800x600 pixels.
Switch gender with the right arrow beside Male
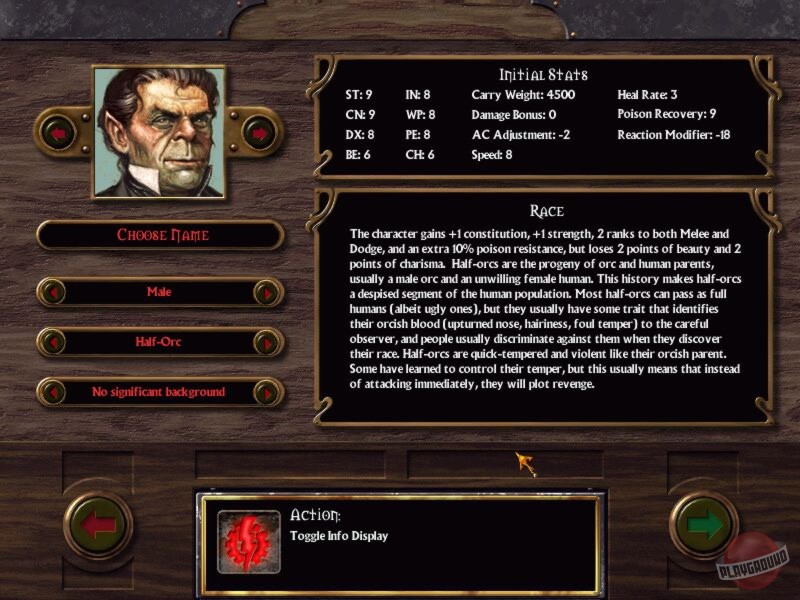tap(267, 293)
